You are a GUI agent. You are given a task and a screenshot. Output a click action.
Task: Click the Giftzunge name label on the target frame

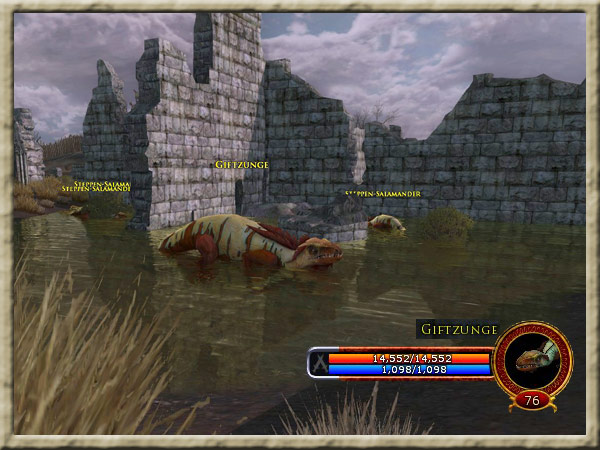click(x=458, y=329)
